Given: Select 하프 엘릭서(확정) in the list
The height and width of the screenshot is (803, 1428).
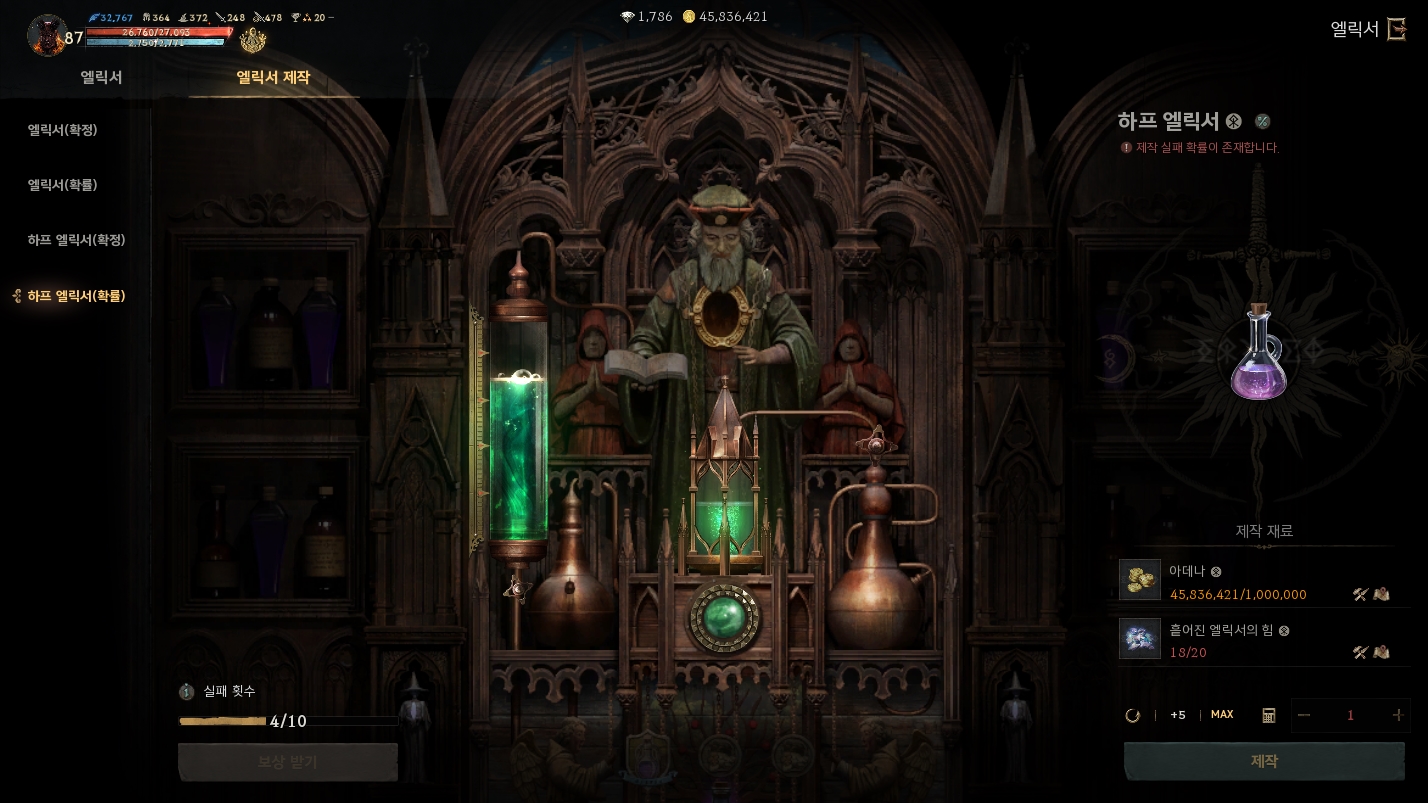Looking at the screenshot, I should [76, 240].
